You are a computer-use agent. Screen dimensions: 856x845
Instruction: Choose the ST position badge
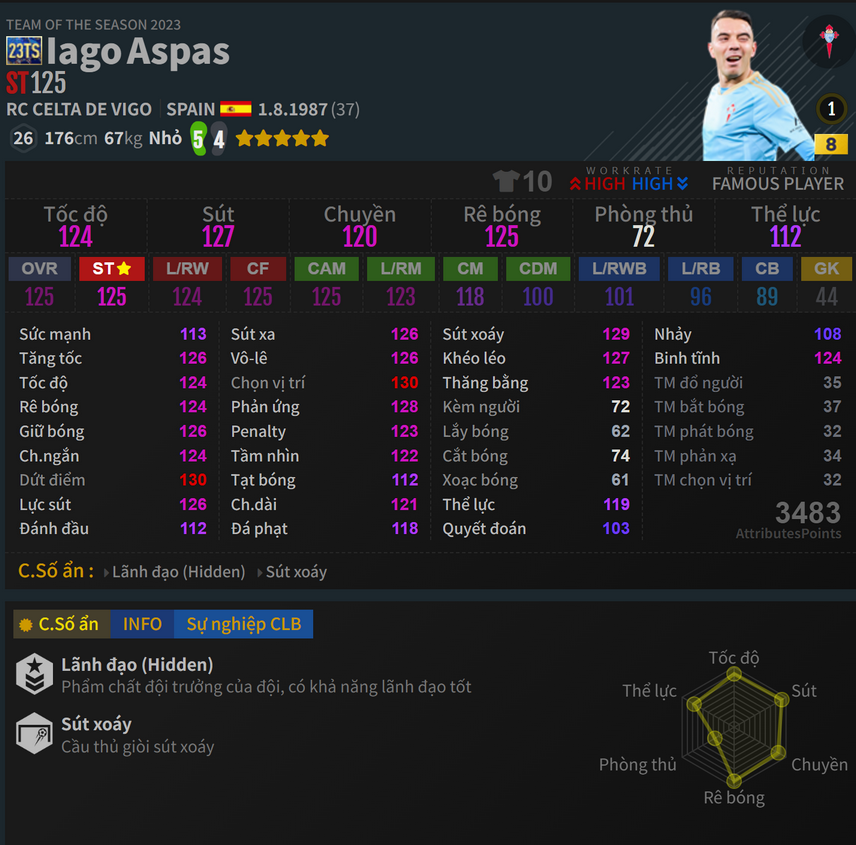112,269
